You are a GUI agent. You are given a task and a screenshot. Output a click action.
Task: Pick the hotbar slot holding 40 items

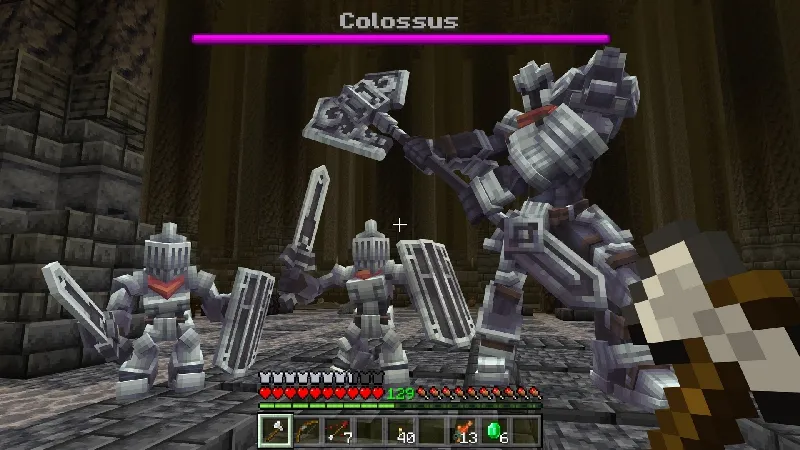click(x=400, y=430)
